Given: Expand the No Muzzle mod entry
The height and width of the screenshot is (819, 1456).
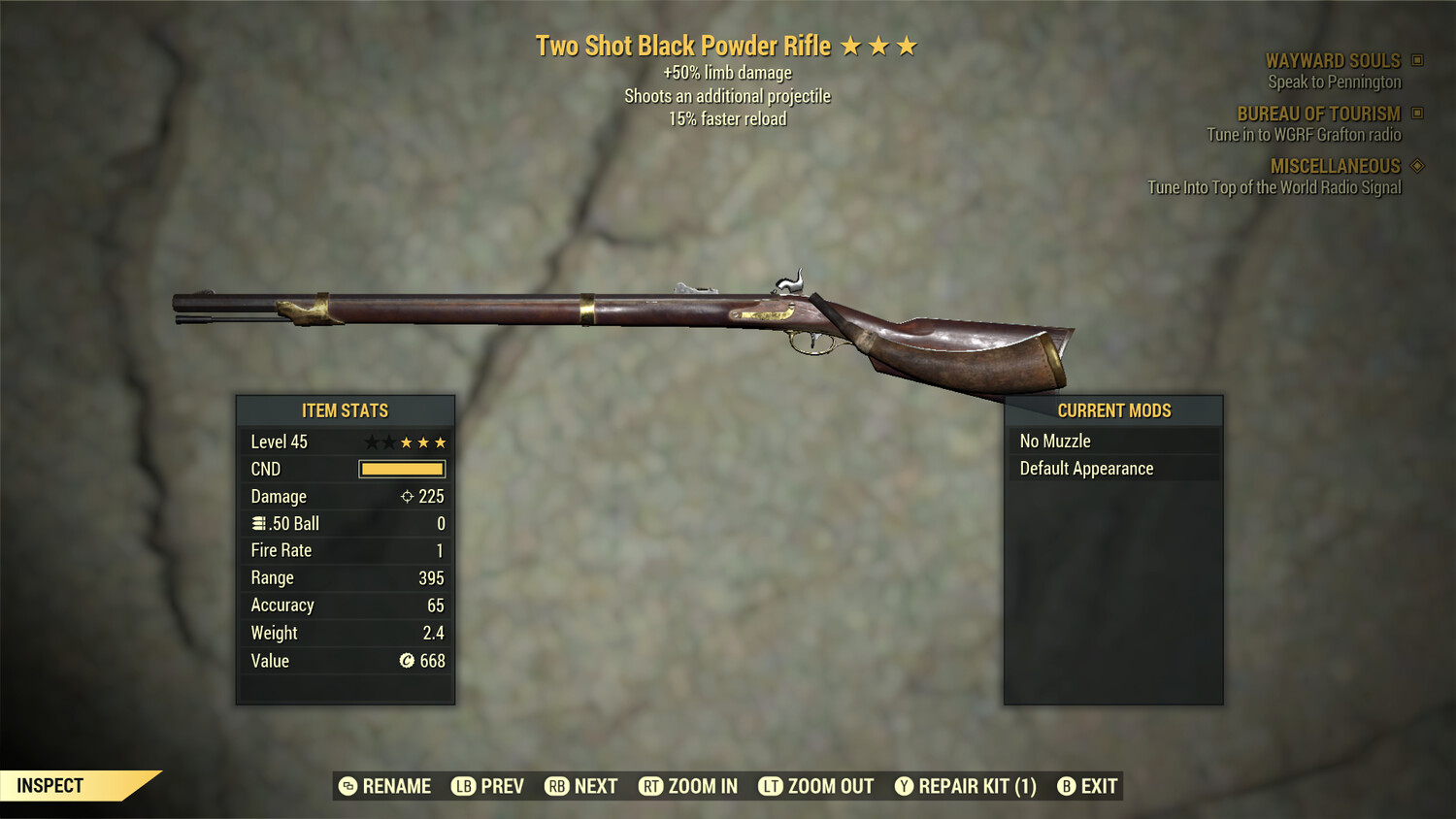Looking at the screenshot, I should point(1114,440).
